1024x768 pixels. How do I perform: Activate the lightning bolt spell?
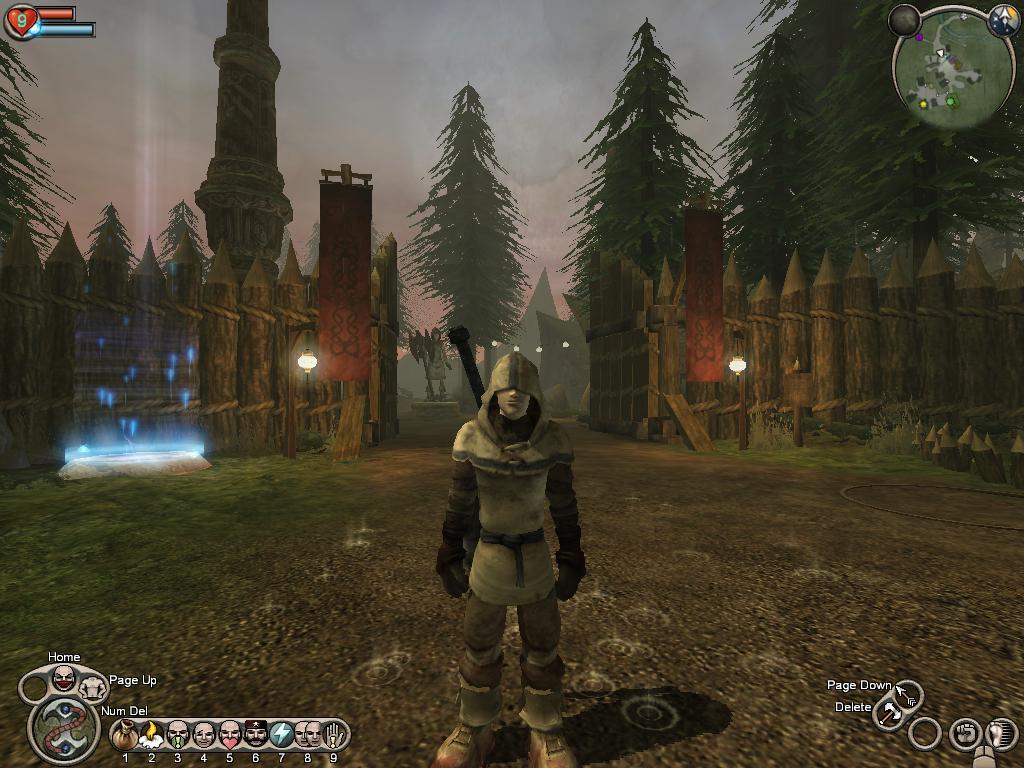pyautogui.click(x=282, y=735)
